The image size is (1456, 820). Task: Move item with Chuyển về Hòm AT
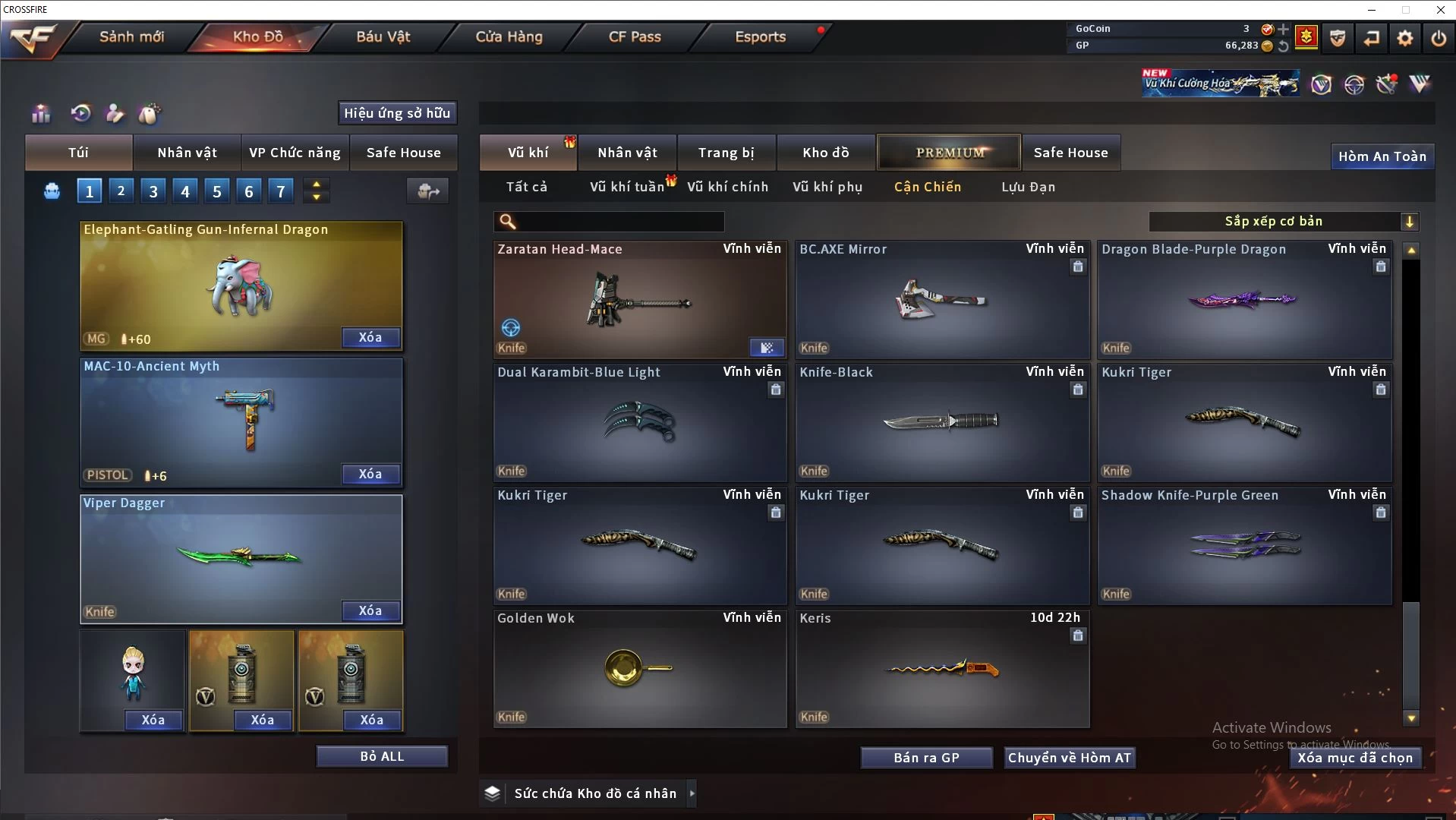[x=1069, y=758]
